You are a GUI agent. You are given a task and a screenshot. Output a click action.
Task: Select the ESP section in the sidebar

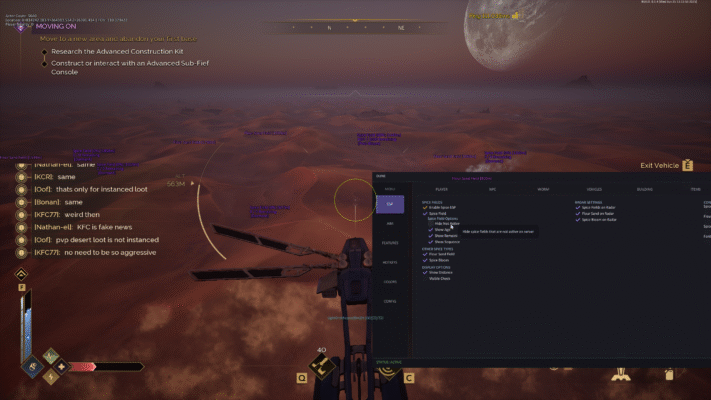[x=390, y=204]
